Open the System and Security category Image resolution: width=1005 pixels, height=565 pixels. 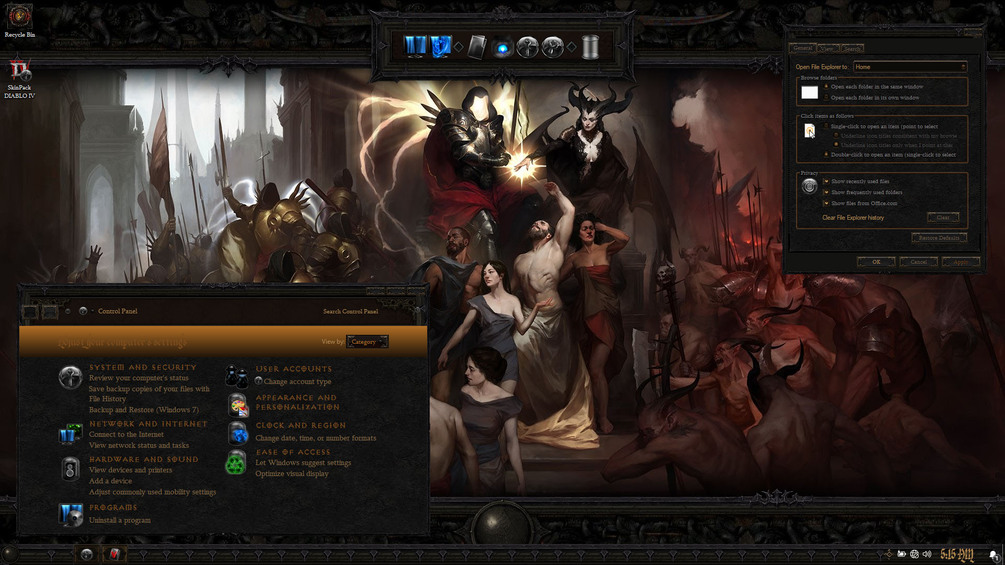point(143,368)
